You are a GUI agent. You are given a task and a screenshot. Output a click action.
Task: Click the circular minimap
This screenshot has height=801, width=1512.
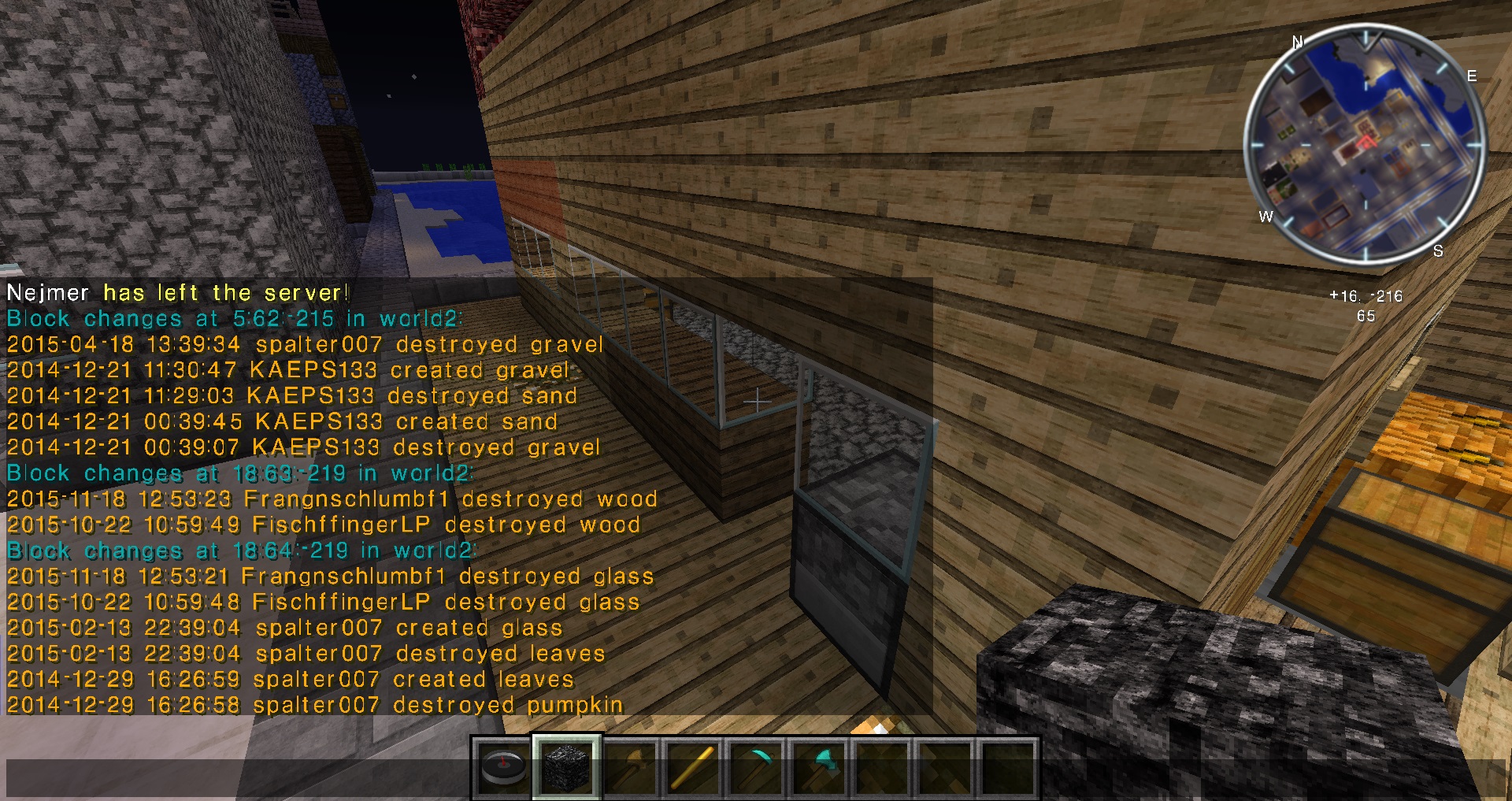click(1365, 145)
